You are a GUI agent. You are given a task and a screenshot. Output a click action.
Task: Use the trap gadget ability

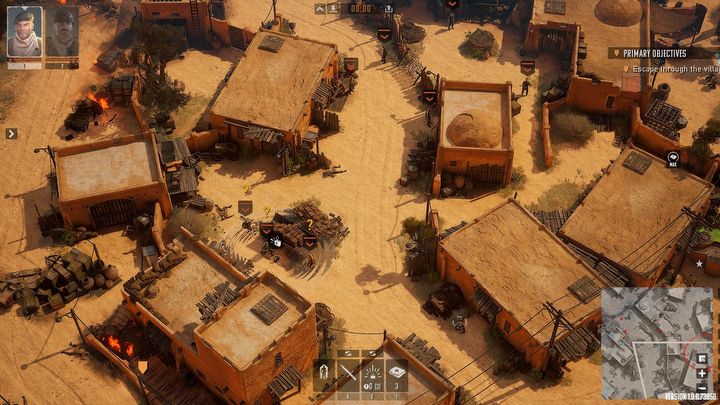(372, 375)
